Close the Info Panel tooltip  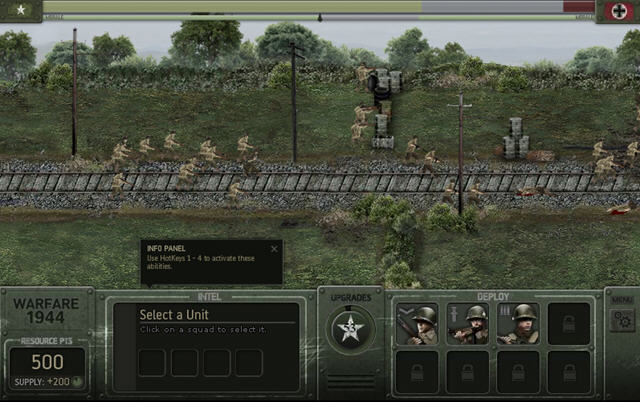tap(274, 249)
